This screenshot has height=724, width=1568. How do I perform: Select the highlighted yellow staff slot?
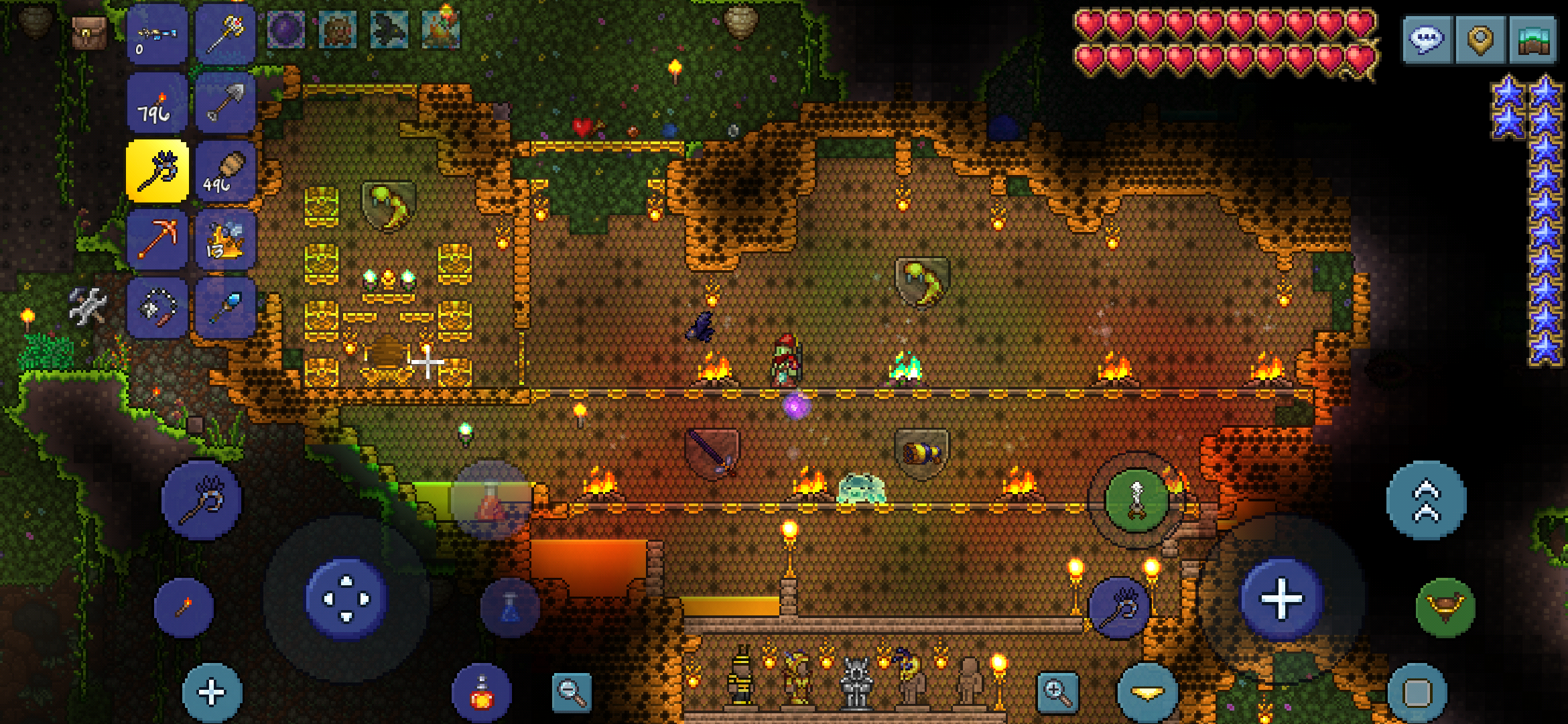coord(157,171)
